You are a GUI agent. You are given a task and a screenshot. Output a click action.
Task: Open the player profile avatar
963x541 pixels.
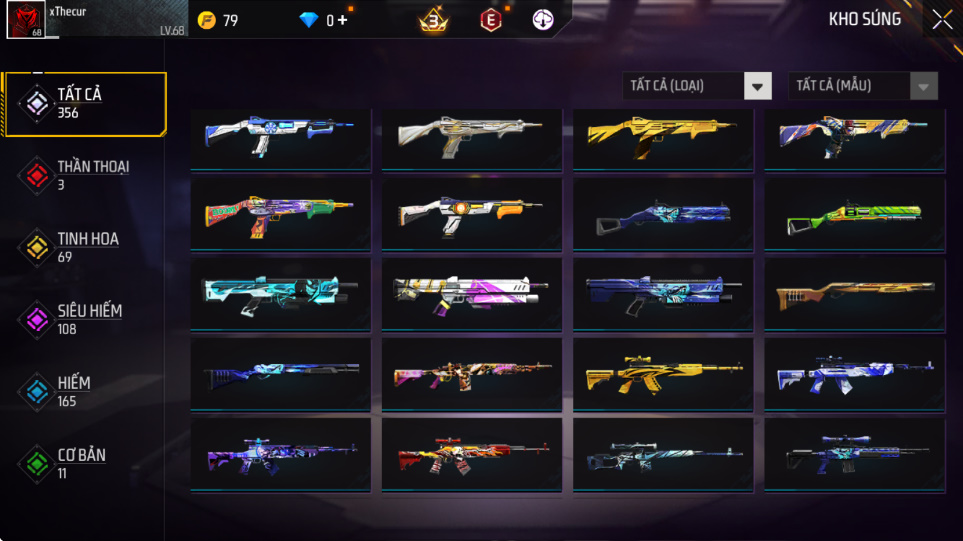click(x=25, y=20)
